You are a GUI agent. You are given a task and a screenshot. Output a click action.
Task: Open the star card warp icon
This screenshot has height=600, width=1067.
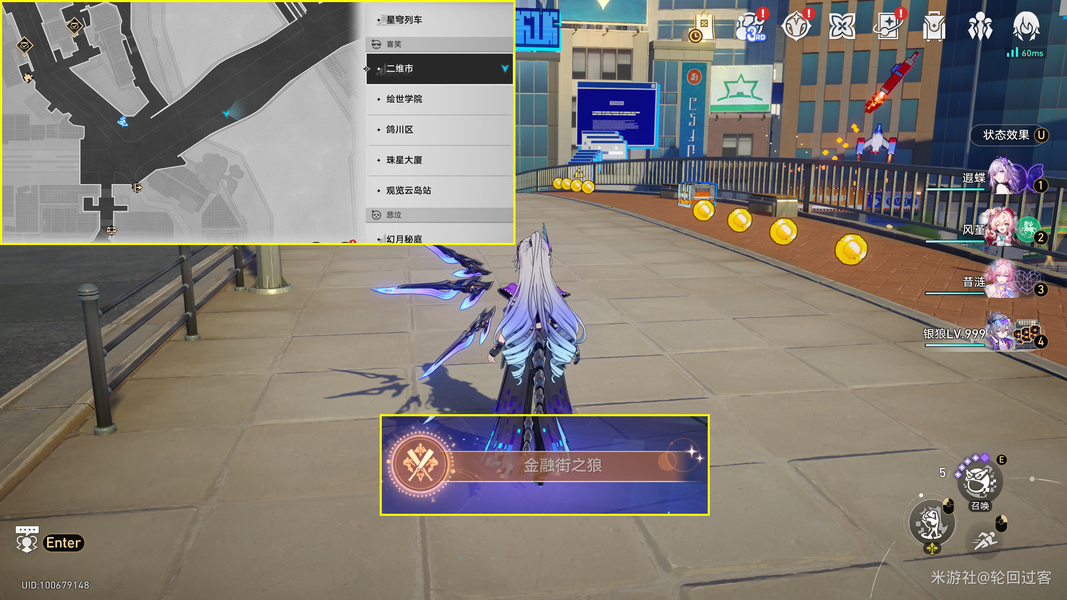[887, 27]
